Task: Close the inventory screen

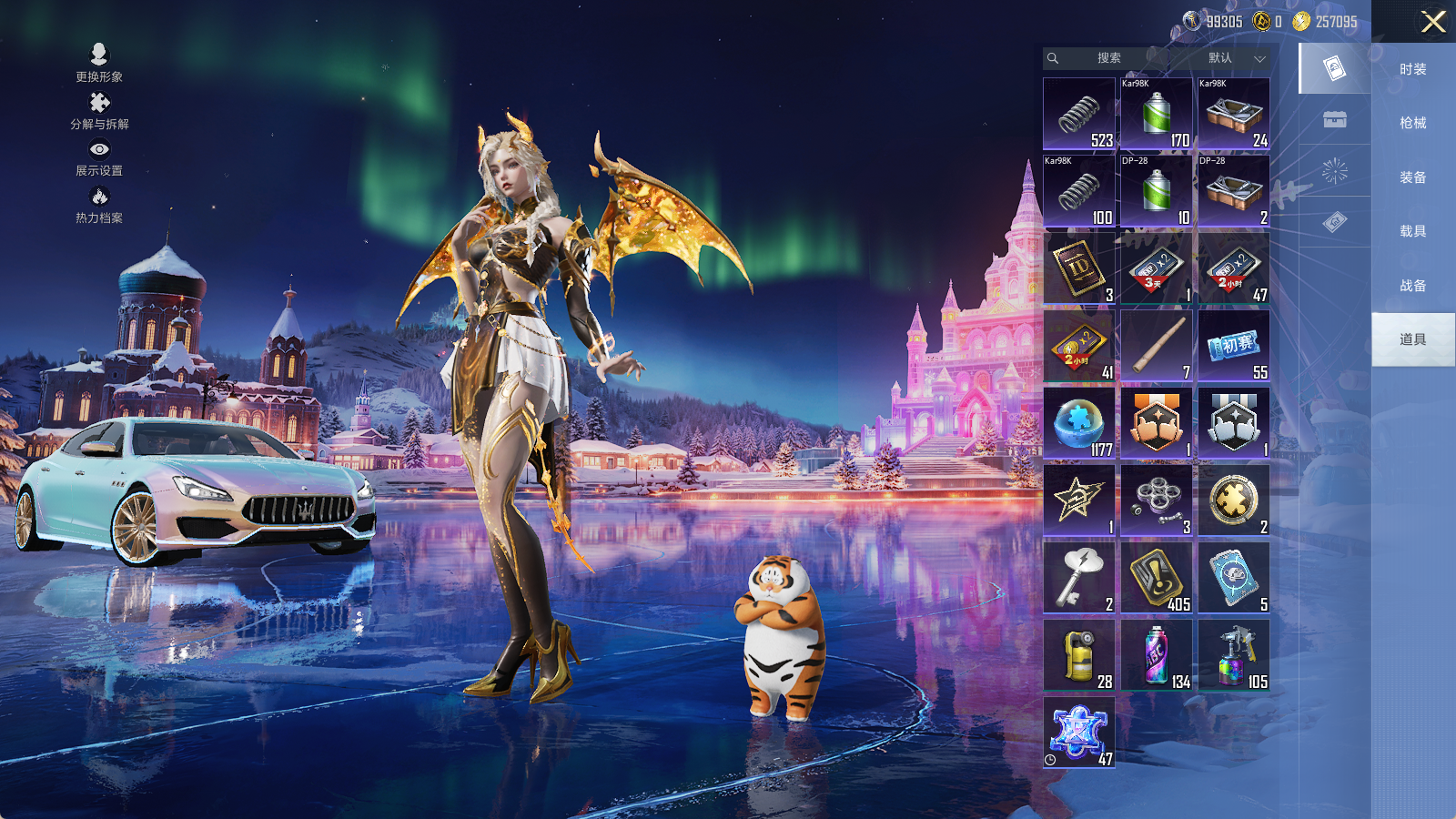Action: tap(1433, 22)
